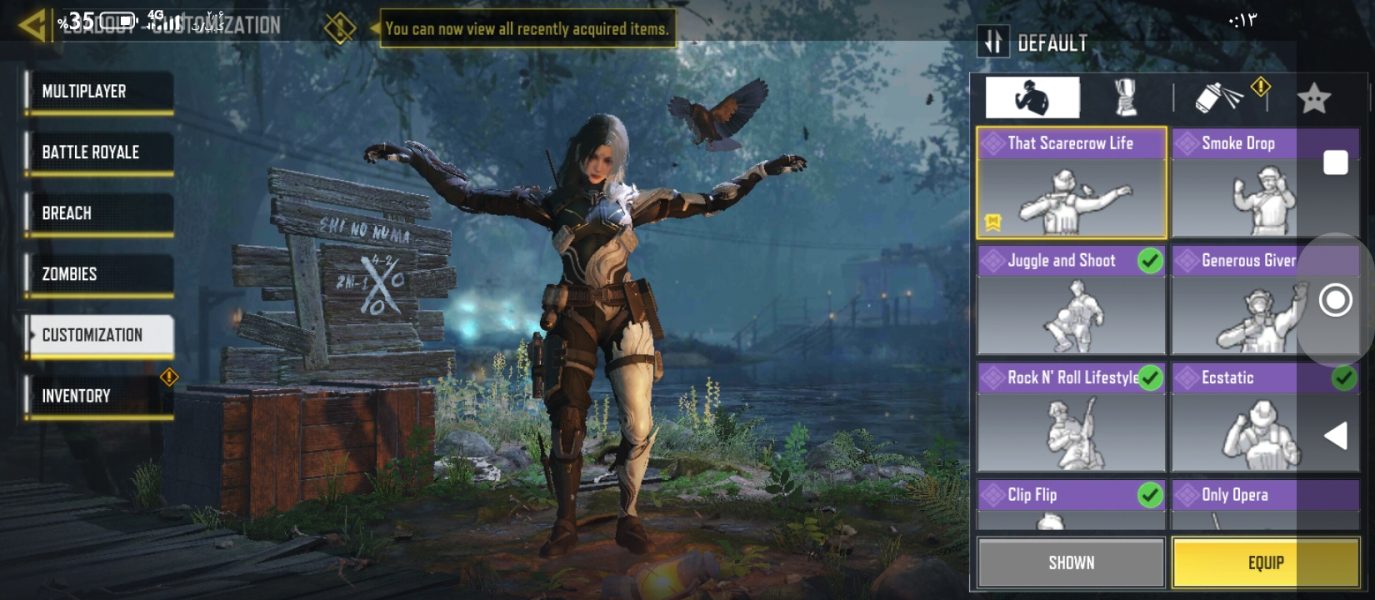Open the star favorites tab
Image resolution: width=1375 pixels, height=600 pixels.
tap(1313, 98)
